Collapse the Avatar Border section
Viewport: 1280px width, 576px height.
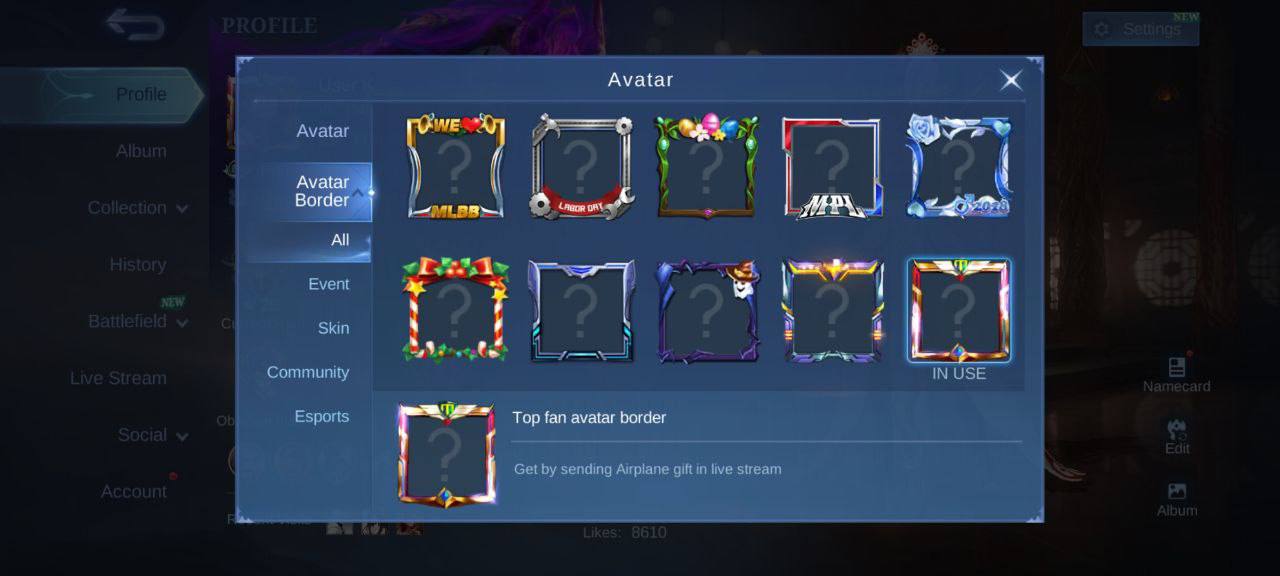(356, 191)
